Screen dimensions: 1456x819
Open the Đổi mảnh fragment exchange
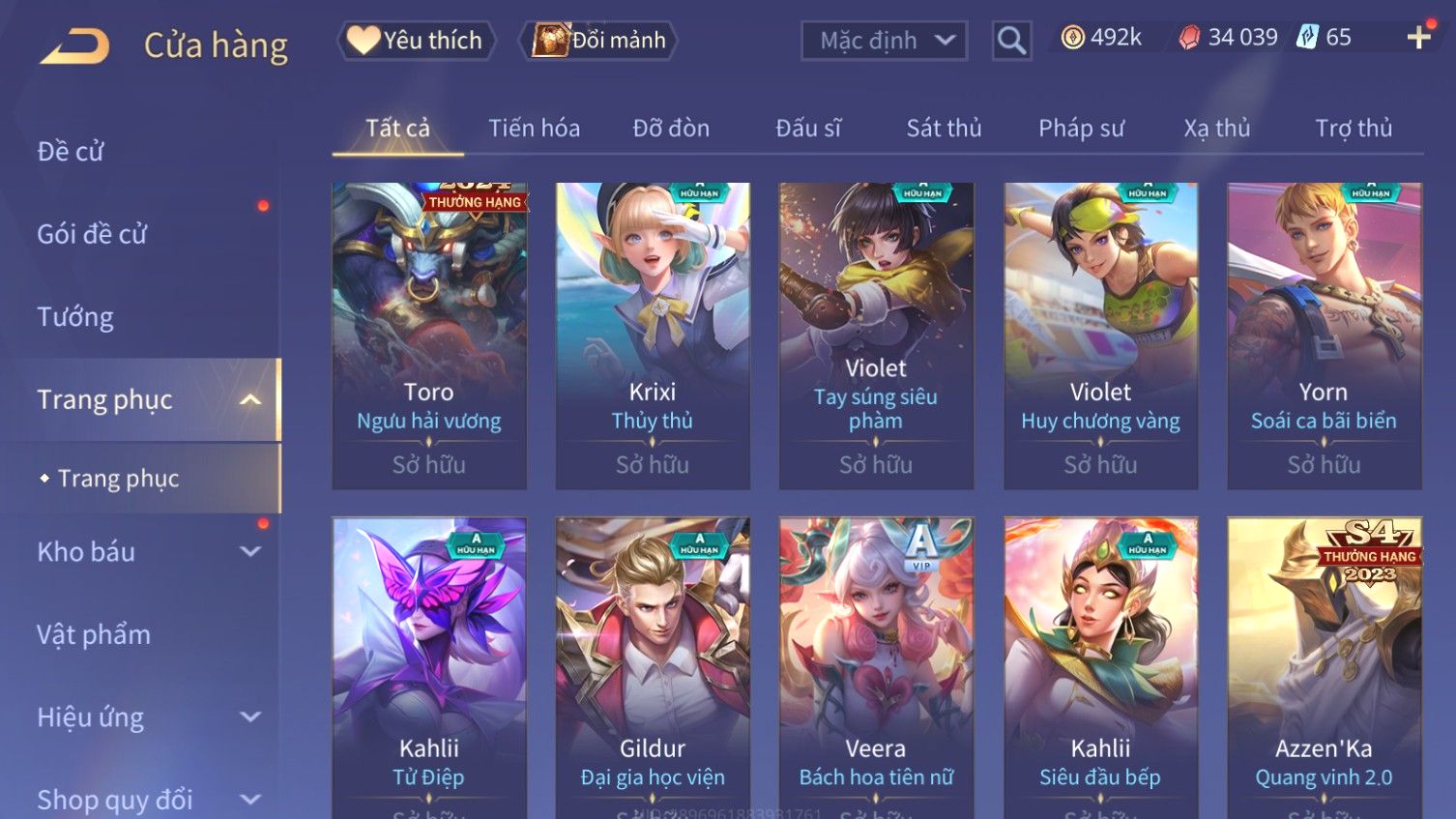599,41
